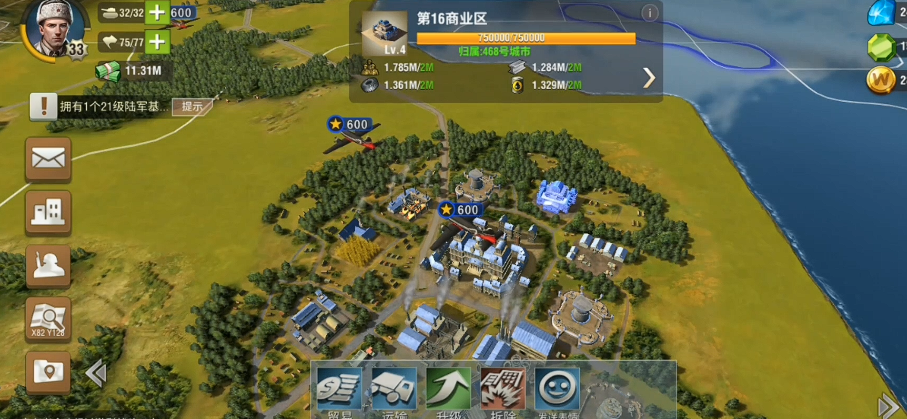The image size is (907, 419).
Task: Expand the bottom-right double arrow panel
Action: point(888,405)
